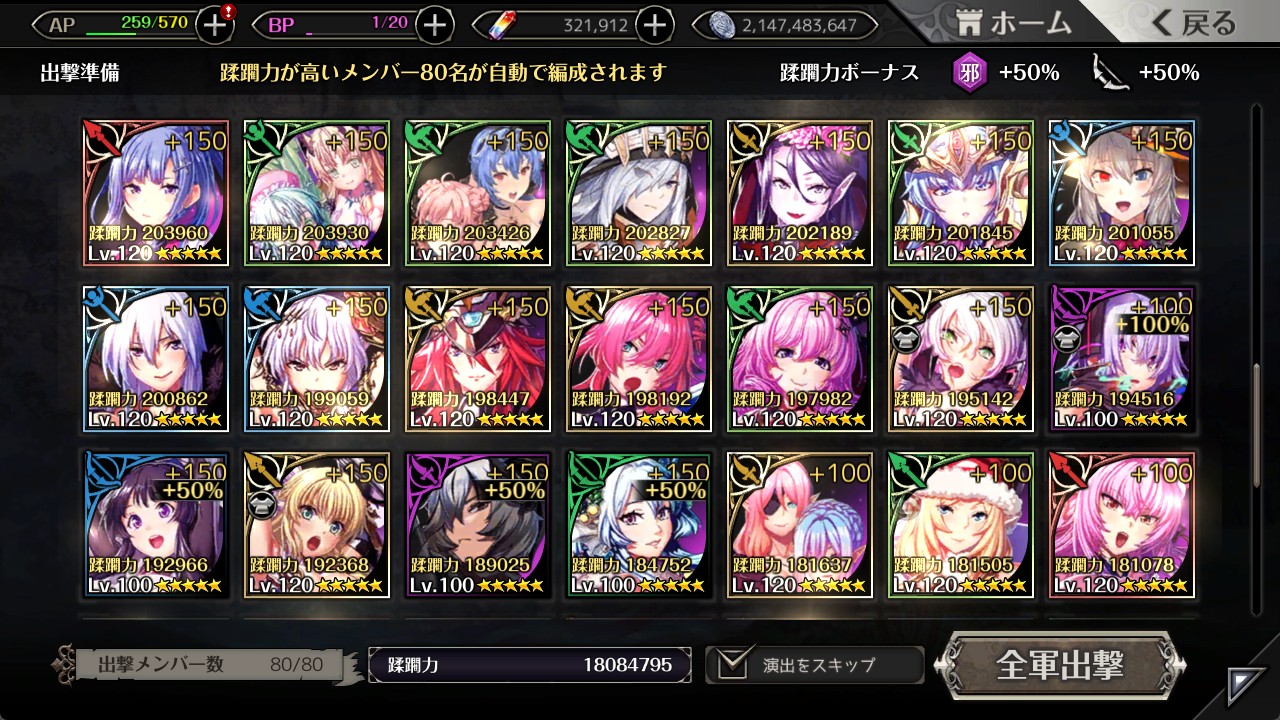Select the unit with 蹂躙力 203960
The width and height of the screenshot is (1280, 720).
(x=155, y=193)
